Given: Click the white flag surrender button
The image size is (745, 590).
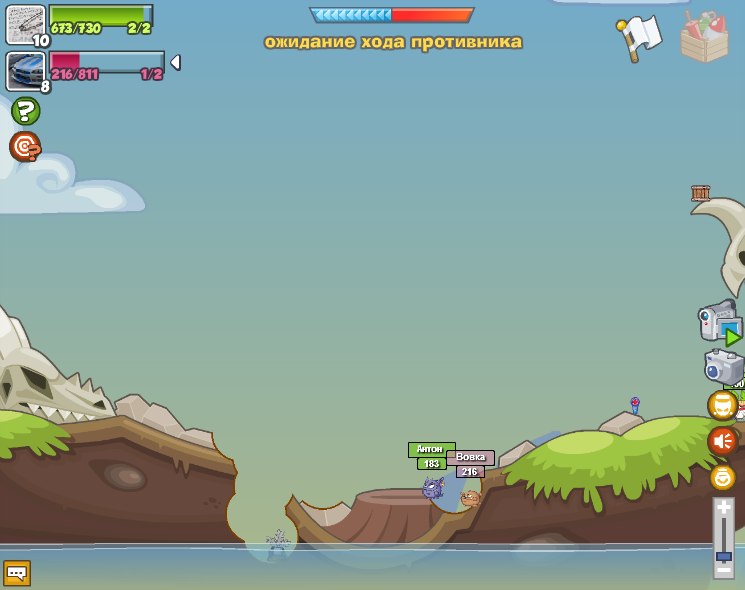Looking at the screenshot, I should [x=639, y=37].
